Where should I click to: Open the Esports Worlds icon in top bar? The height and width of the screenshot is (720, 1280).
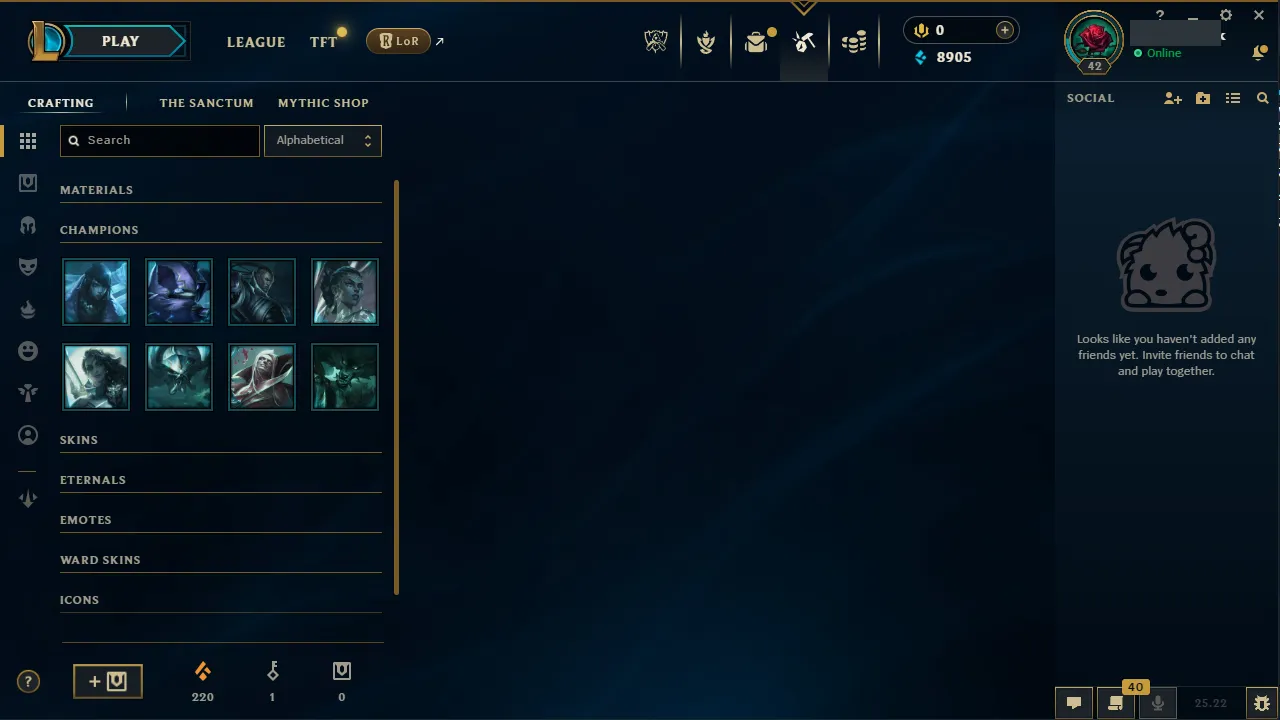656,41
